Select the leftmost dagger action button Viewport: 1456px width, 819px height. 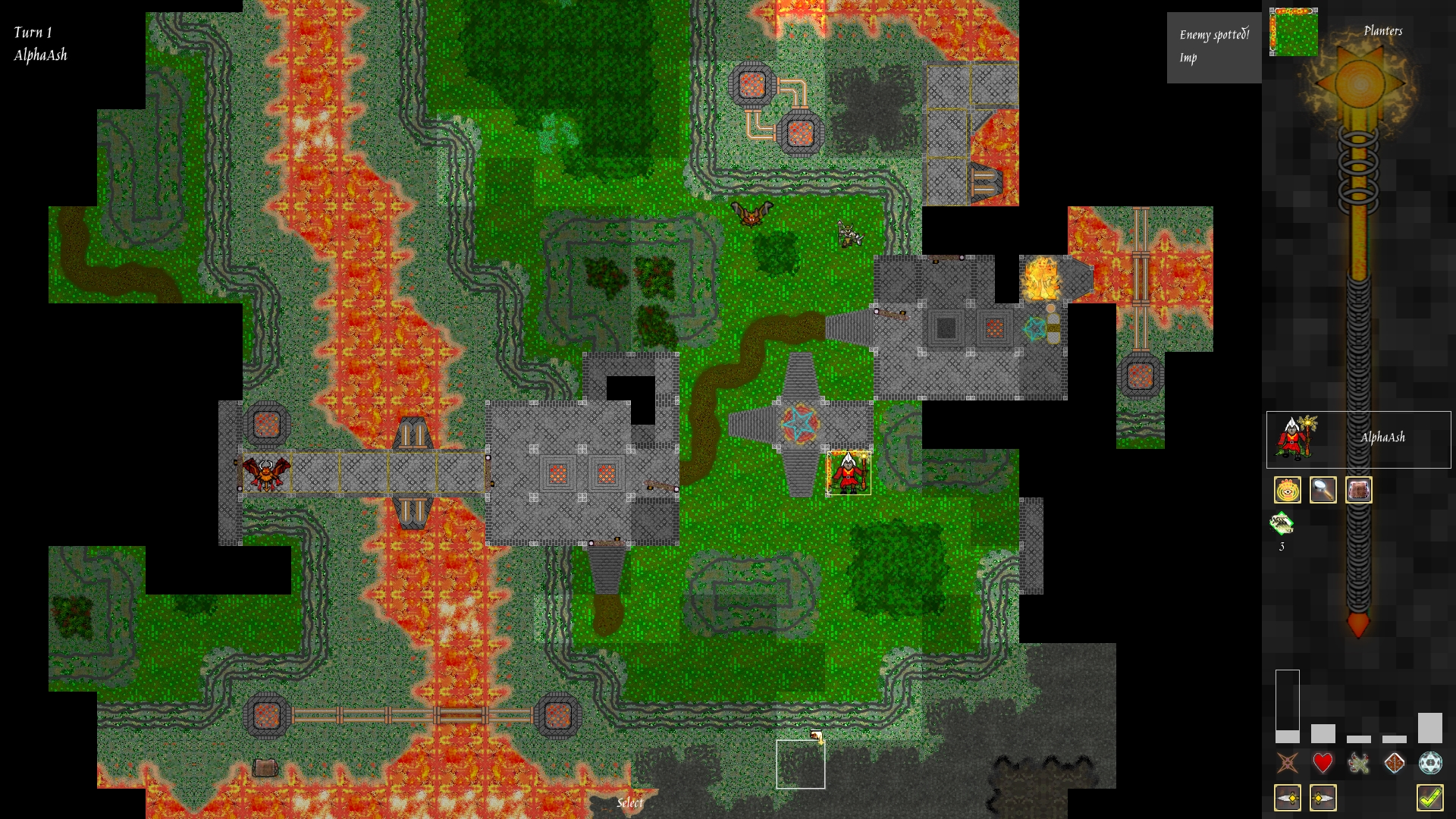(1287, 797)
